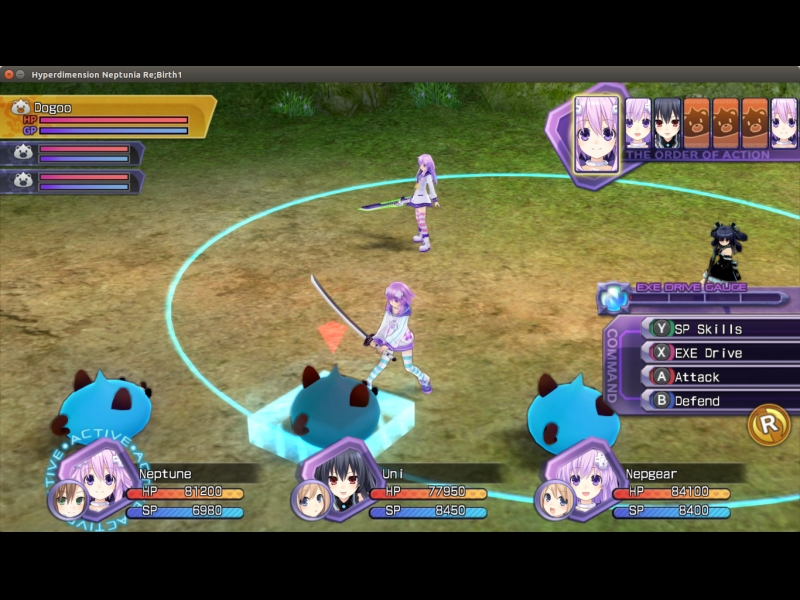Close the game window with the red button

coord(8,75)
